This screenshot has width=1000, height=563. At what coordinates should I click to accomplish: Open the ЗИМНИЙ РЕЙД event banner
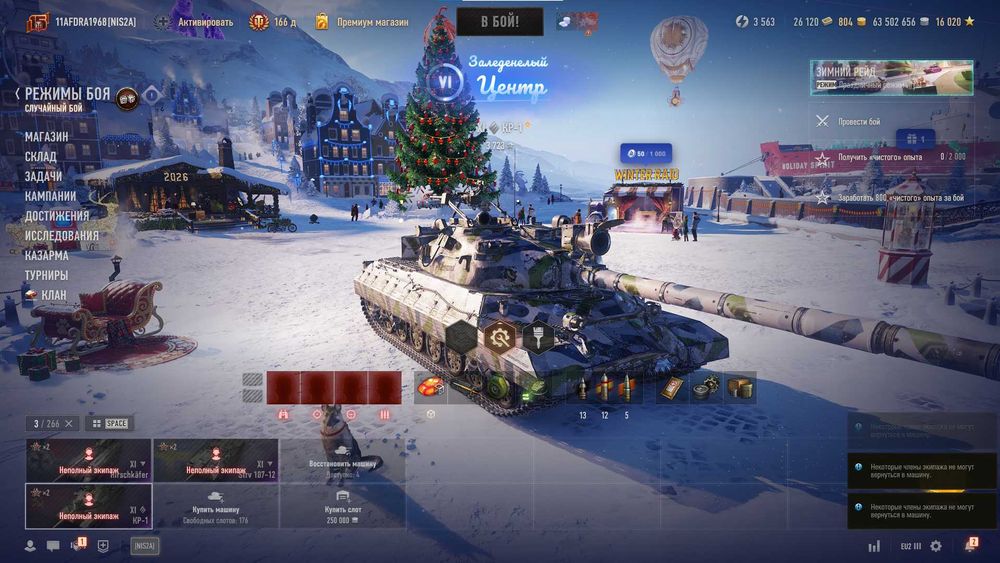(x=891, y=78)
